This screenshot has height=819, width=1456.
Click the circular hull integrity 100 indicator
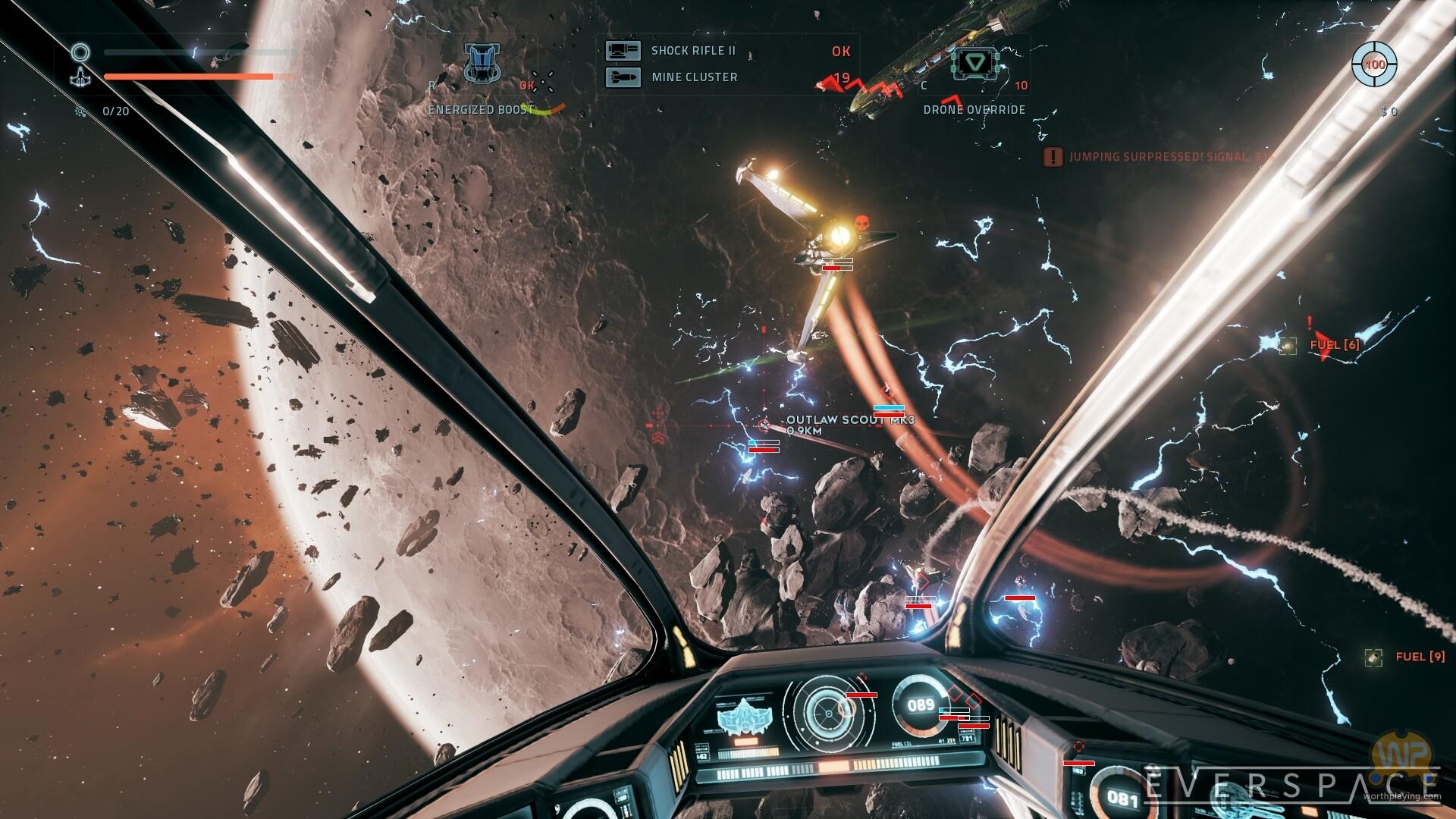[x=1375, y=64]
